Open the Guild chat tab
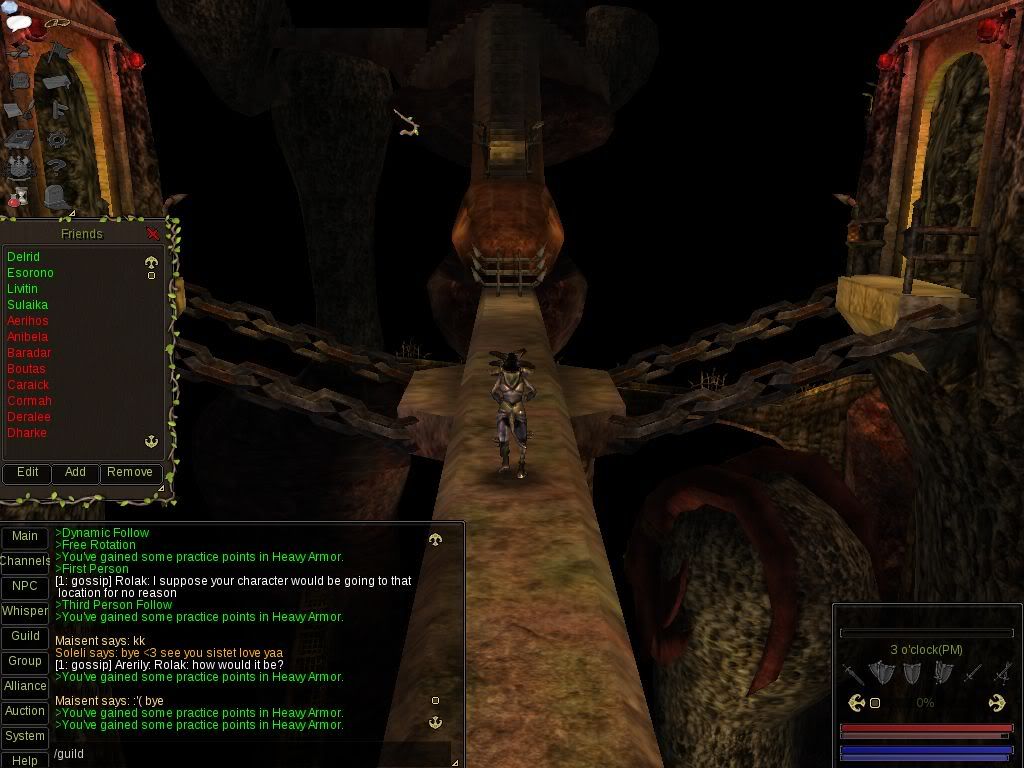This screenshot has width=1024, height=768. pos(25,636)
